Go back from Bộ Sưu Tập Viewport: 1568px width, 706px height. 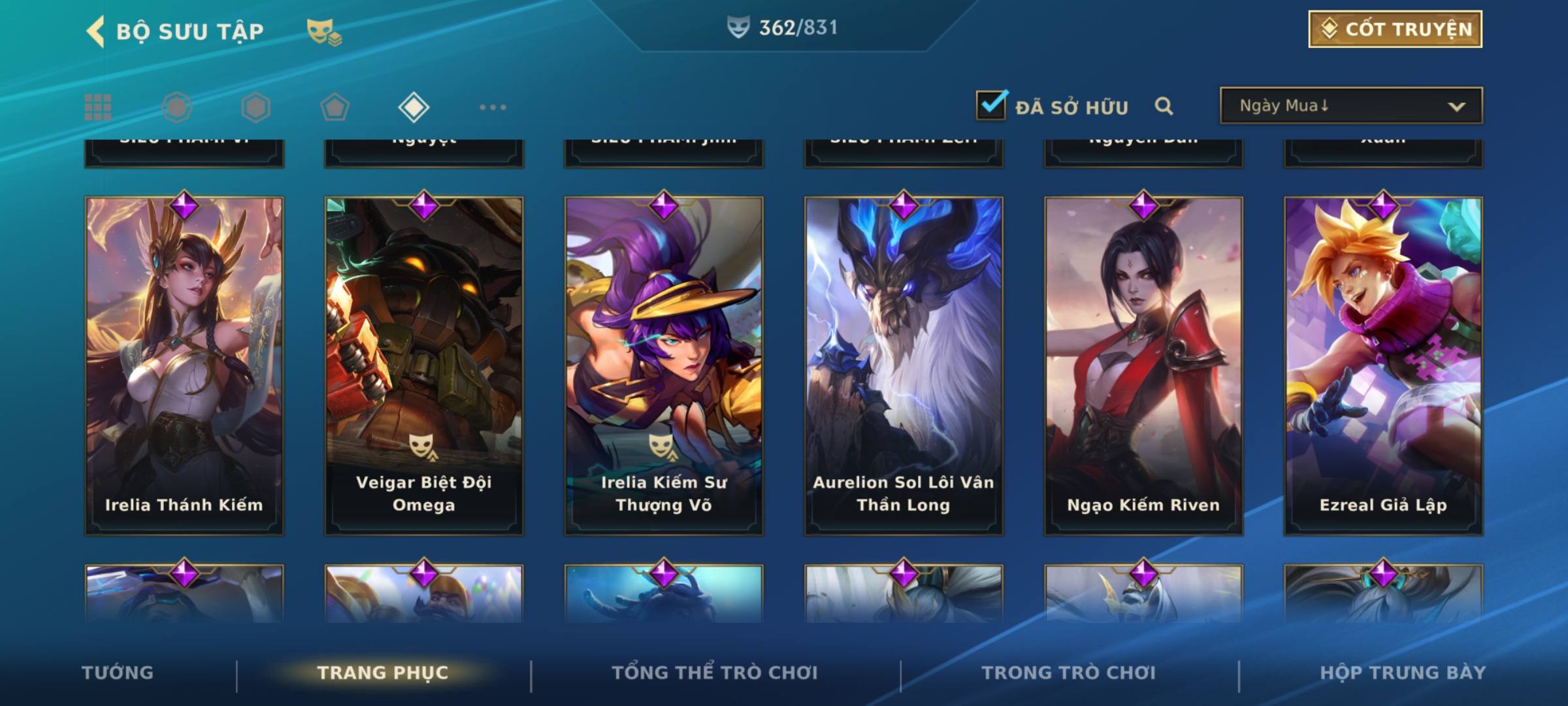pyautogui.click(x=96, y=31)
